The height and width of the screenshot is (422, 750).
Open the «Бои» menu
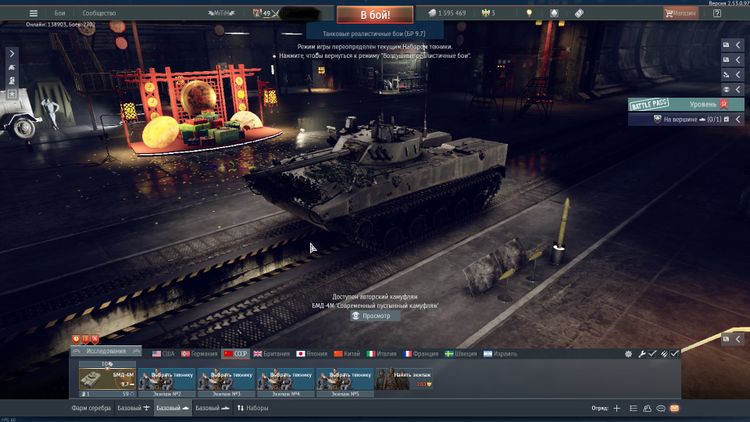tap(60, 13)
